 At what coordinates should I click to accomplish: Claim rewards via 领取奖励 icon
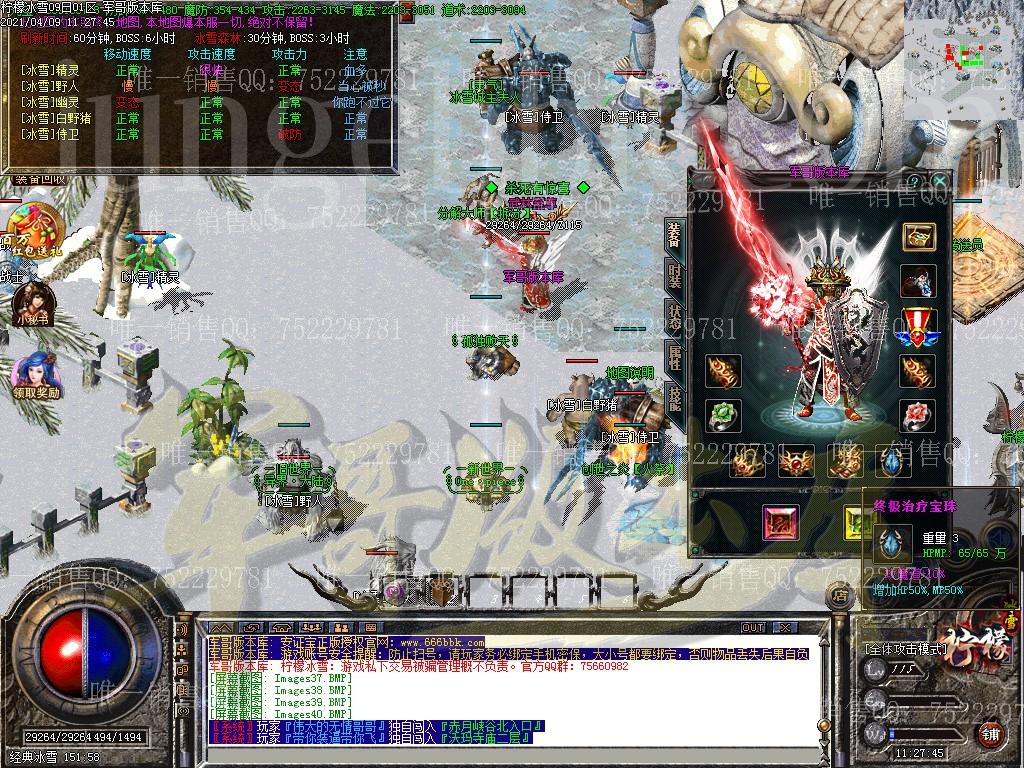pyautogui.click(x=36, y=374)
